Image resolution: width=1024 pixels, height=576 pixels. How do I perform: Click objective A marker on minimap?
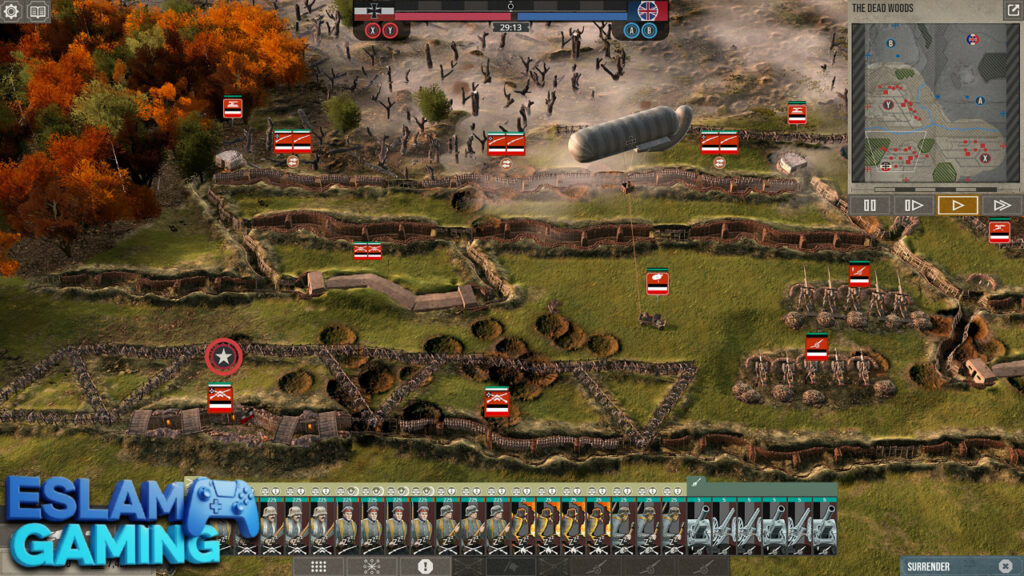[x=979, y=100]
